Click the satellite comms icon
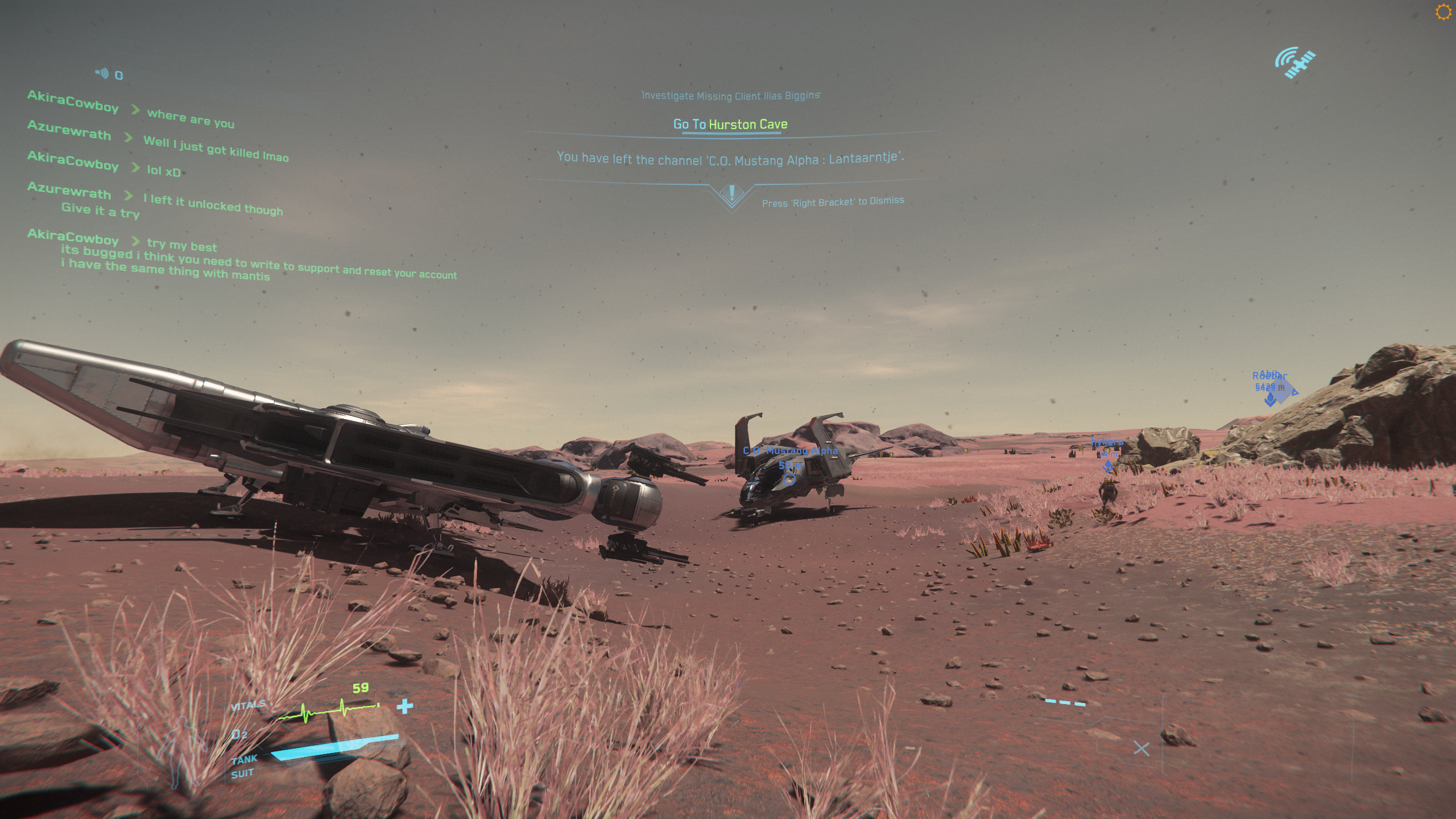Image resolution: width=1456 pixels, height=819 pixels. point(1295,63)
